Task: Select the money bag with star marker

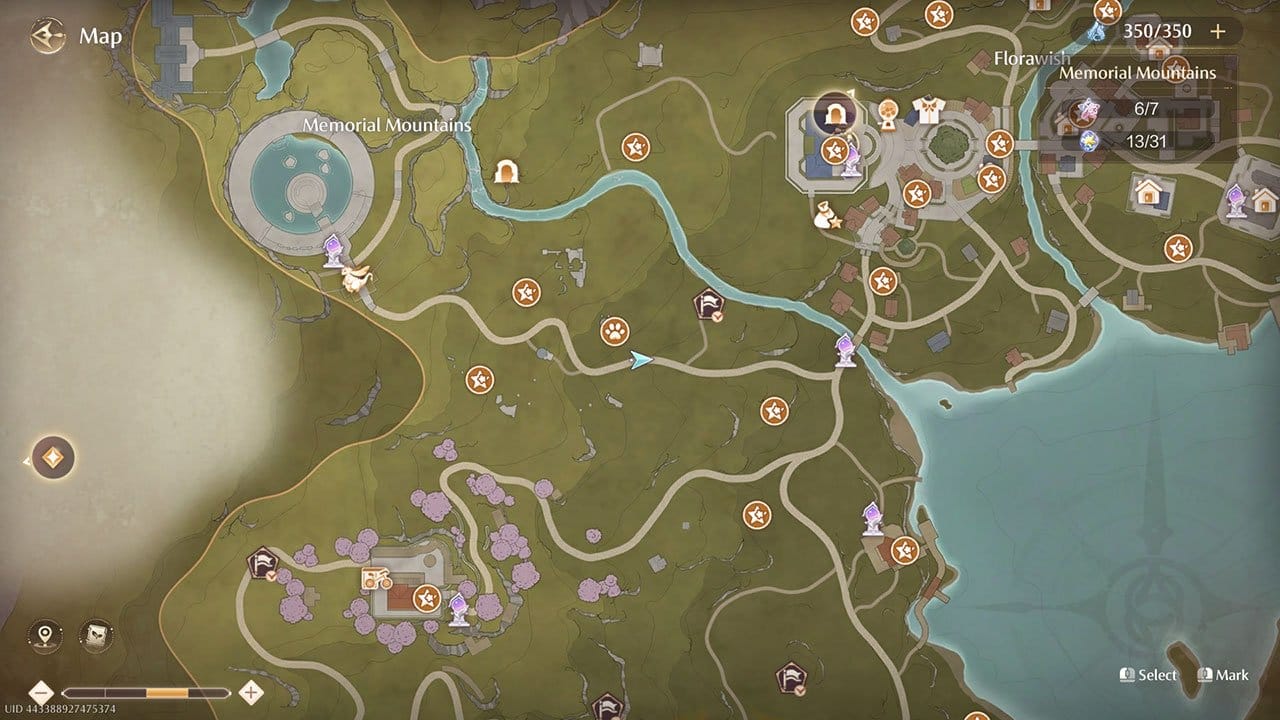Action: (x=828, y=215)
